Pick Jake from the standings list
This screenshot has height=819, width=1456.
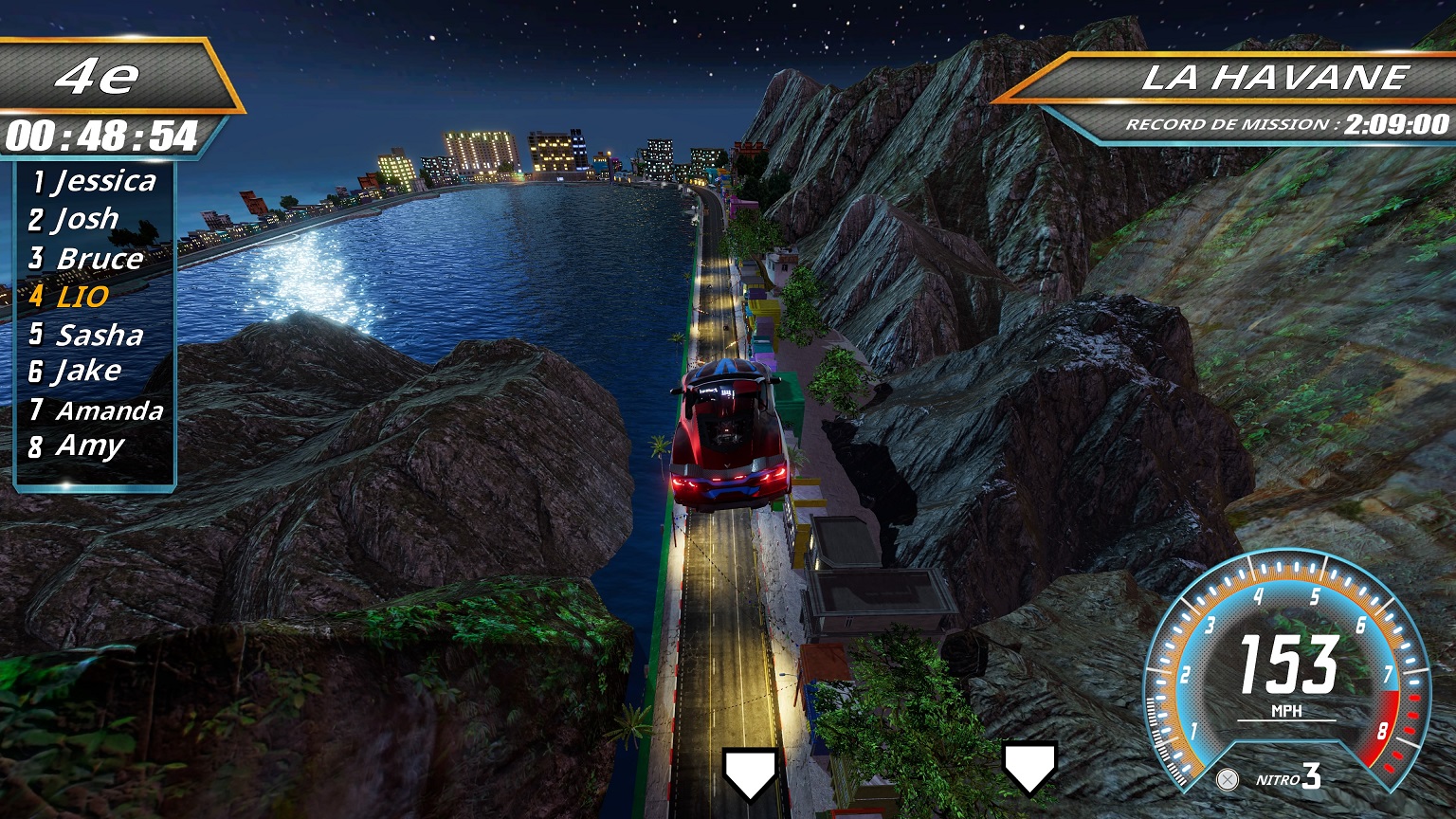(x=76, y=372)
